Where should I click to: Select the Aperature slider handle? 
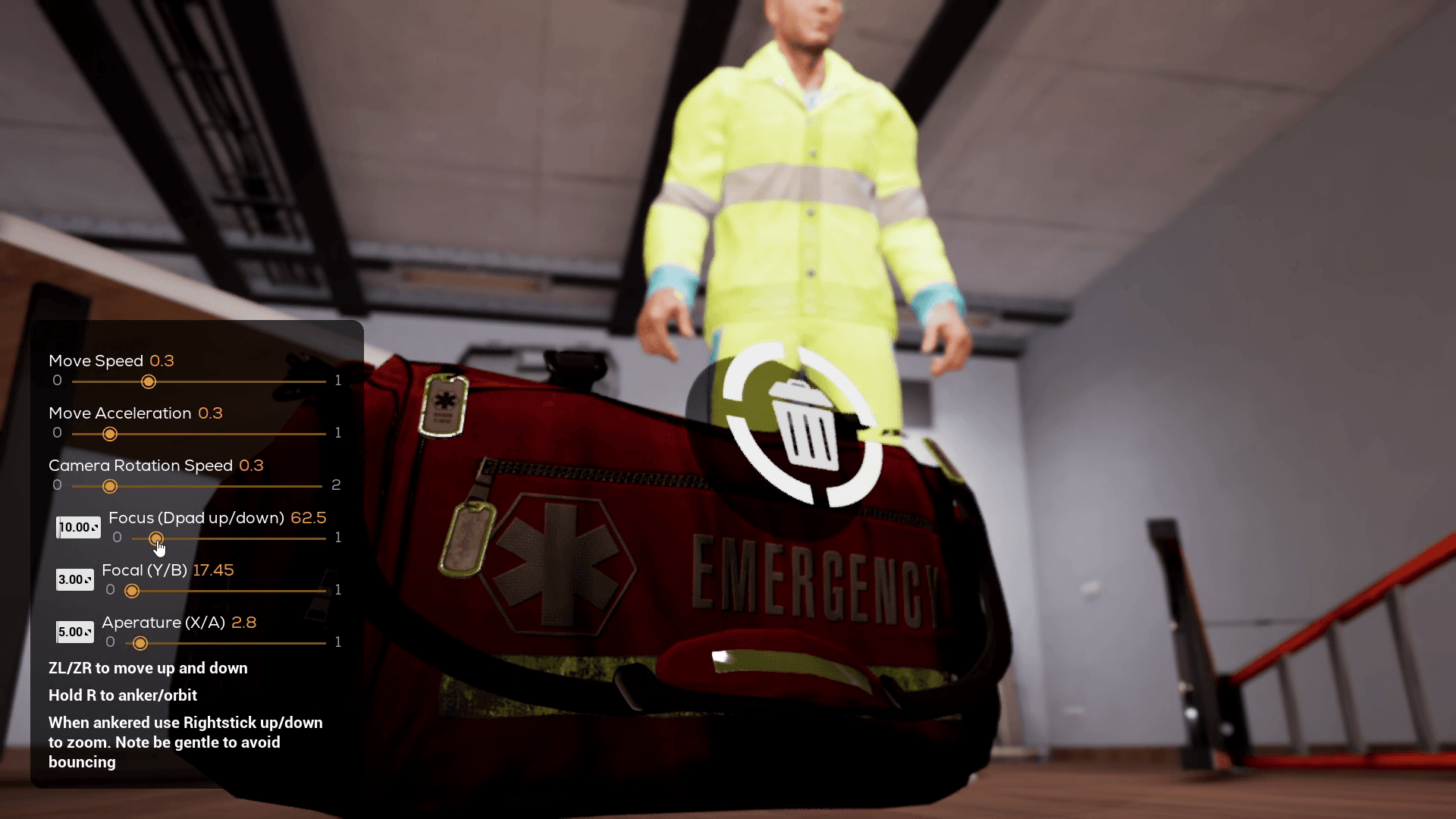point(140,643)
